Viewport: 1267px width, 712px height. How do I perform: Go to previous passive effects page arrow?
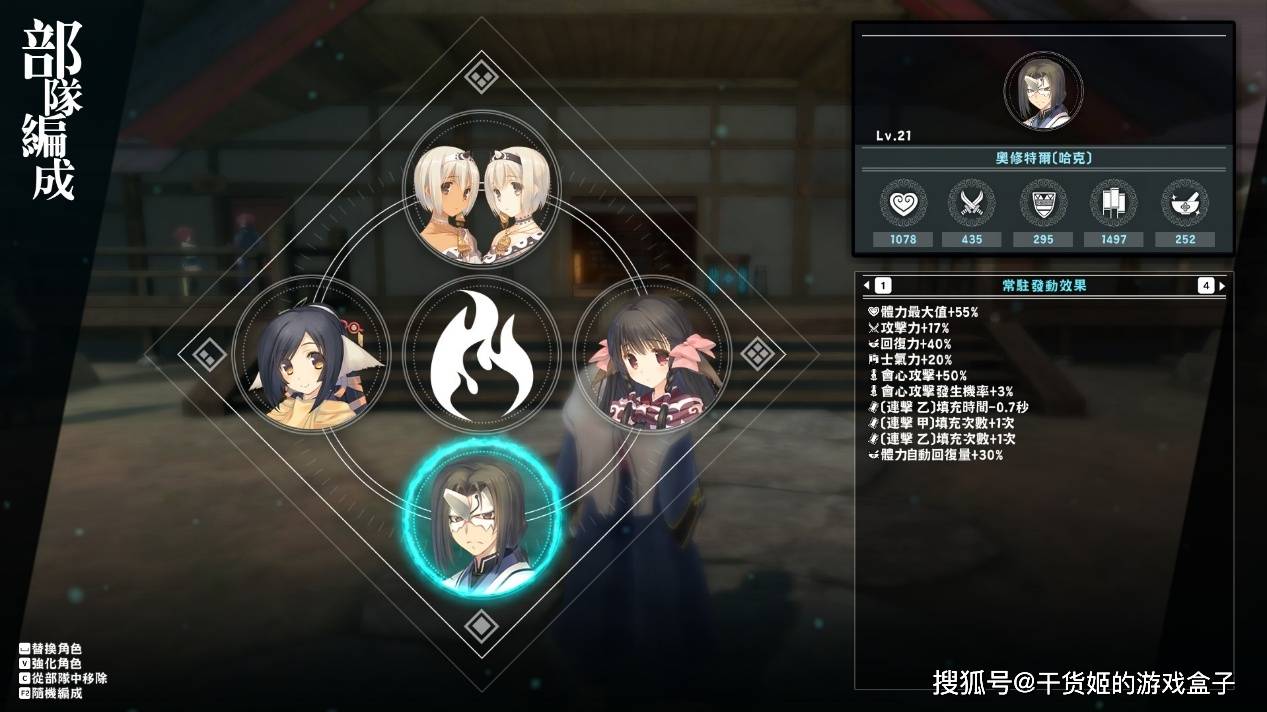[x=867, y=286]
